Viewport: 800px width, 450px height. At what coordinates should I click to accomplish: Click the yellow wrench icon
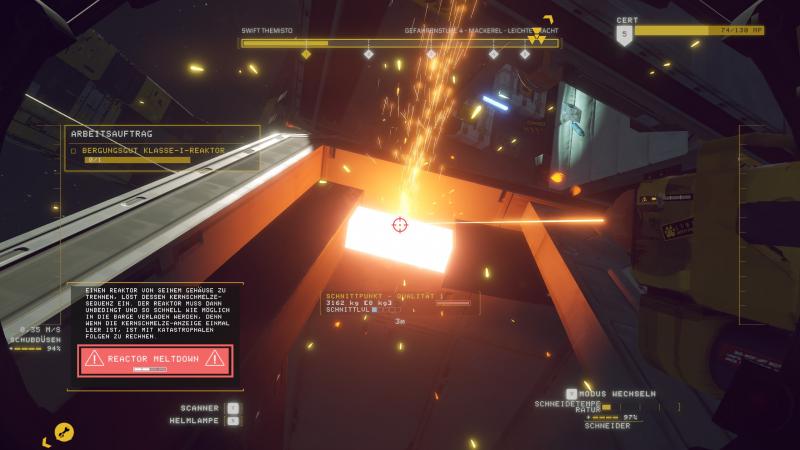[x=64, y=432]
